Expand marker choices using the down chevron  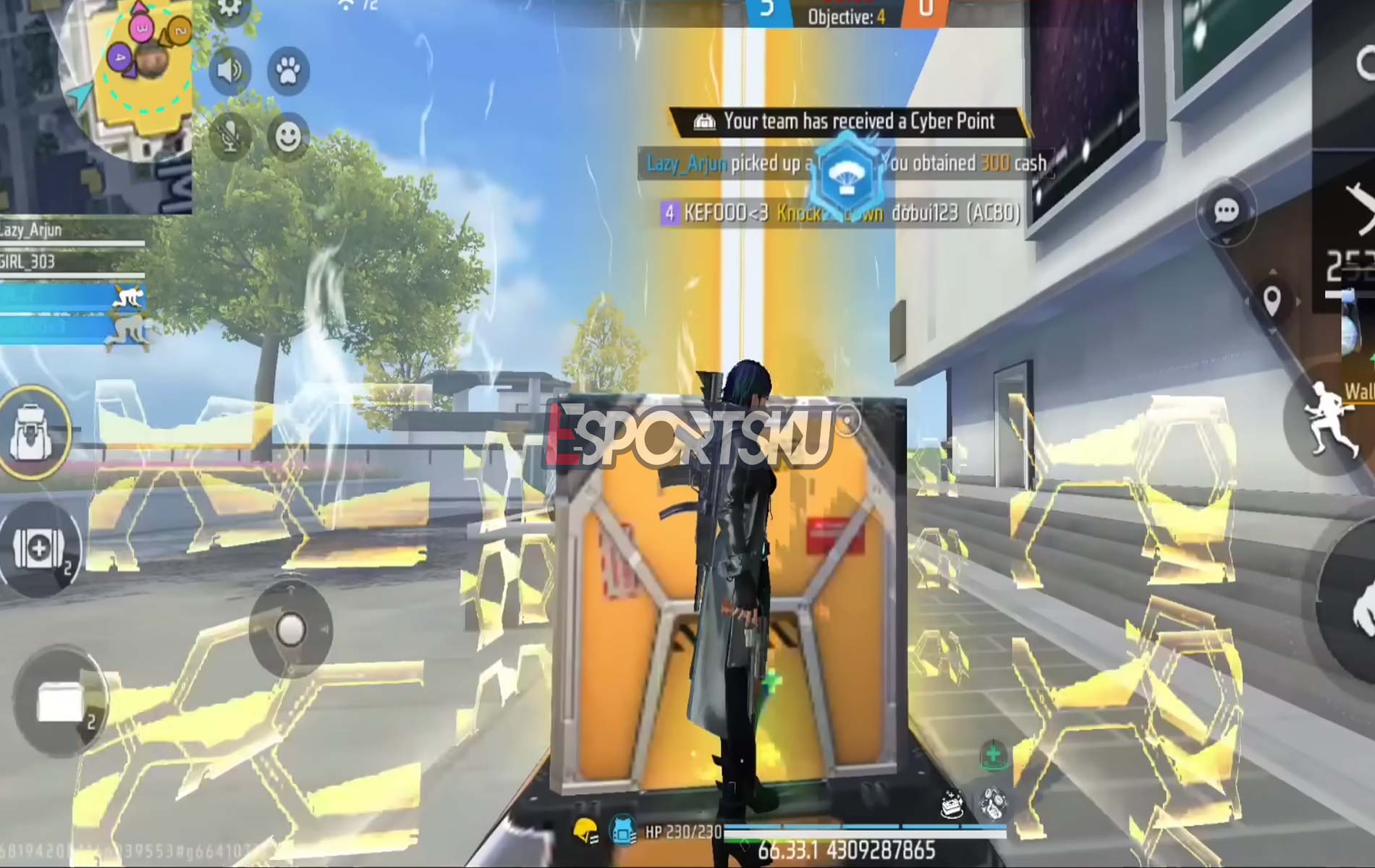[x=1272, y=330]
